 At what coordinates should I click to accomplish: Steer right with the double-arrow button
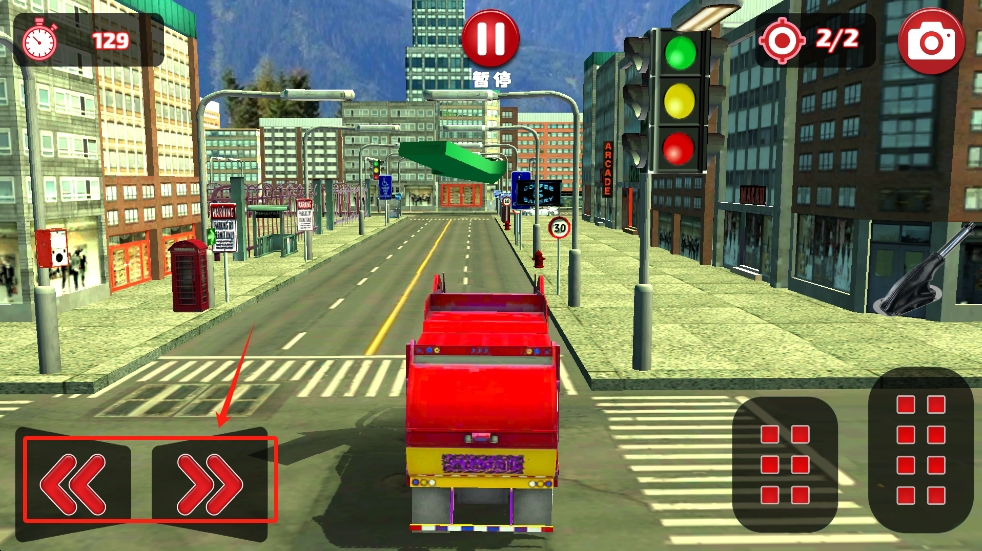pyautogui.click(x=211, y=482)
